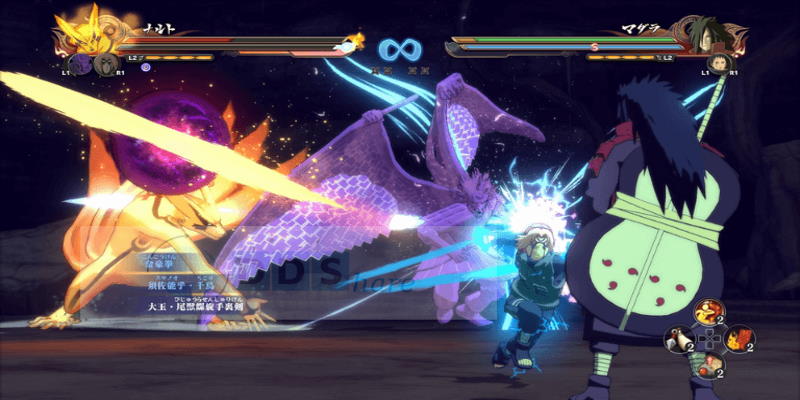Activate the red flame item slot

[x=739, y=340]
